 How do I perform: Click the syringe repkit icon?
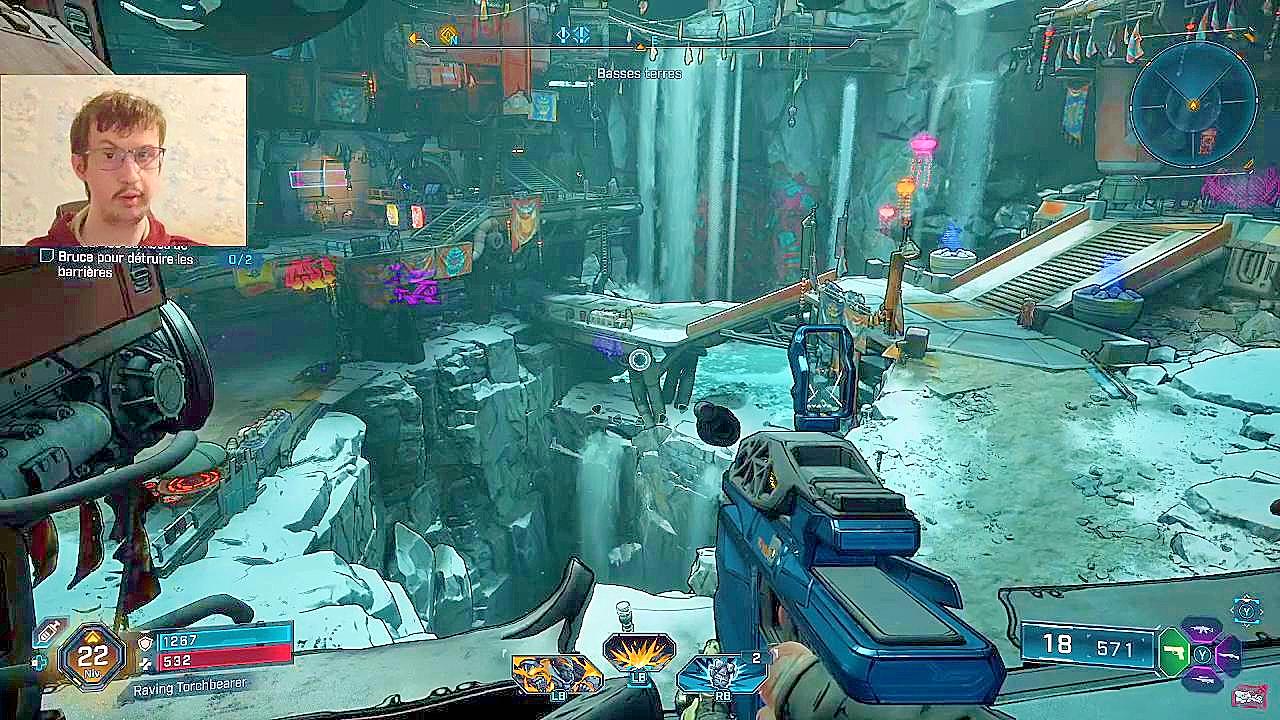pyautogui.click(x=47, y=633)
